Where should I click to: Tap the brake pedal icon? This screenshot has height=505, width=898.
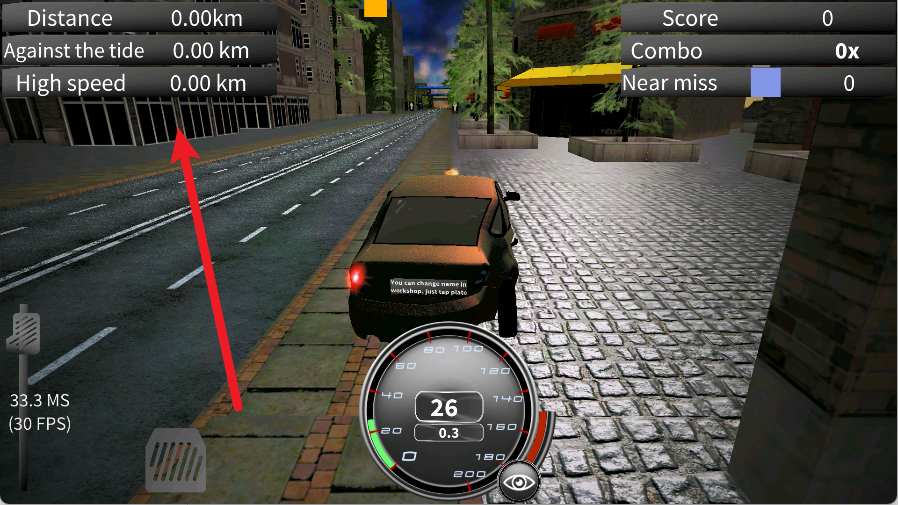[x=176, y=461]
